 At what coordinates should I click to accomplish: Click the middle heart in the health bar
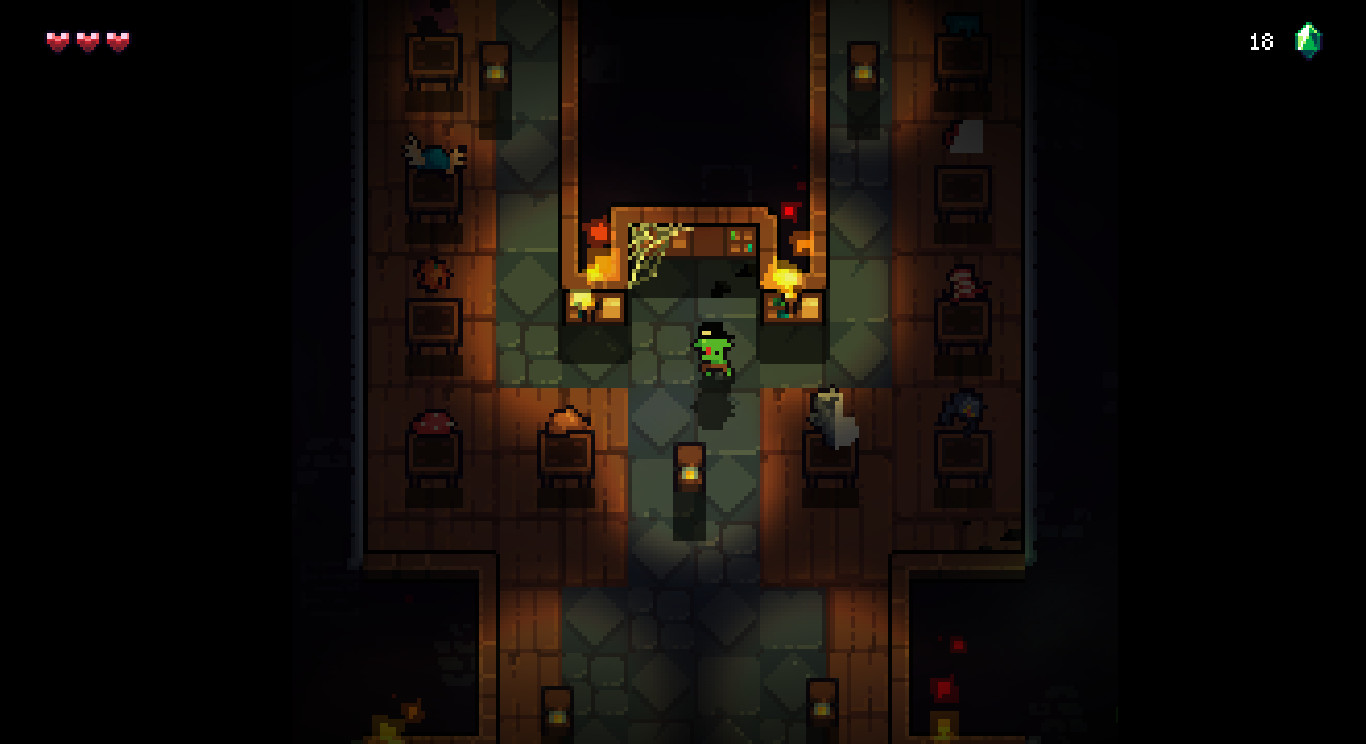coord(84,41)
